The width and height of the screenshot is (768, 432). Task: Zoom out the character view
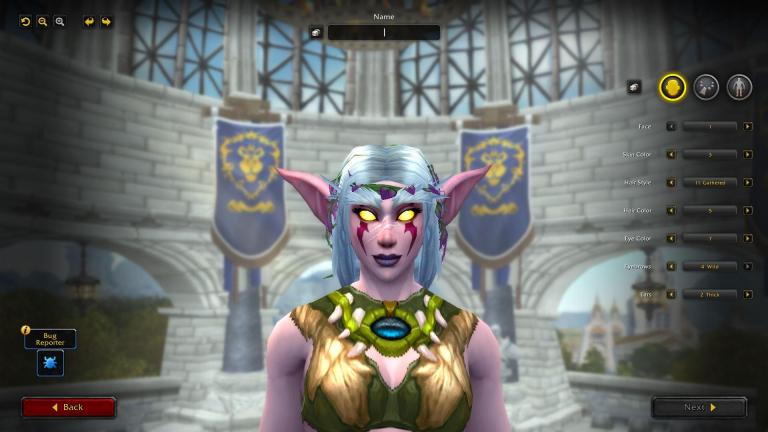click(x=42, y=21)
